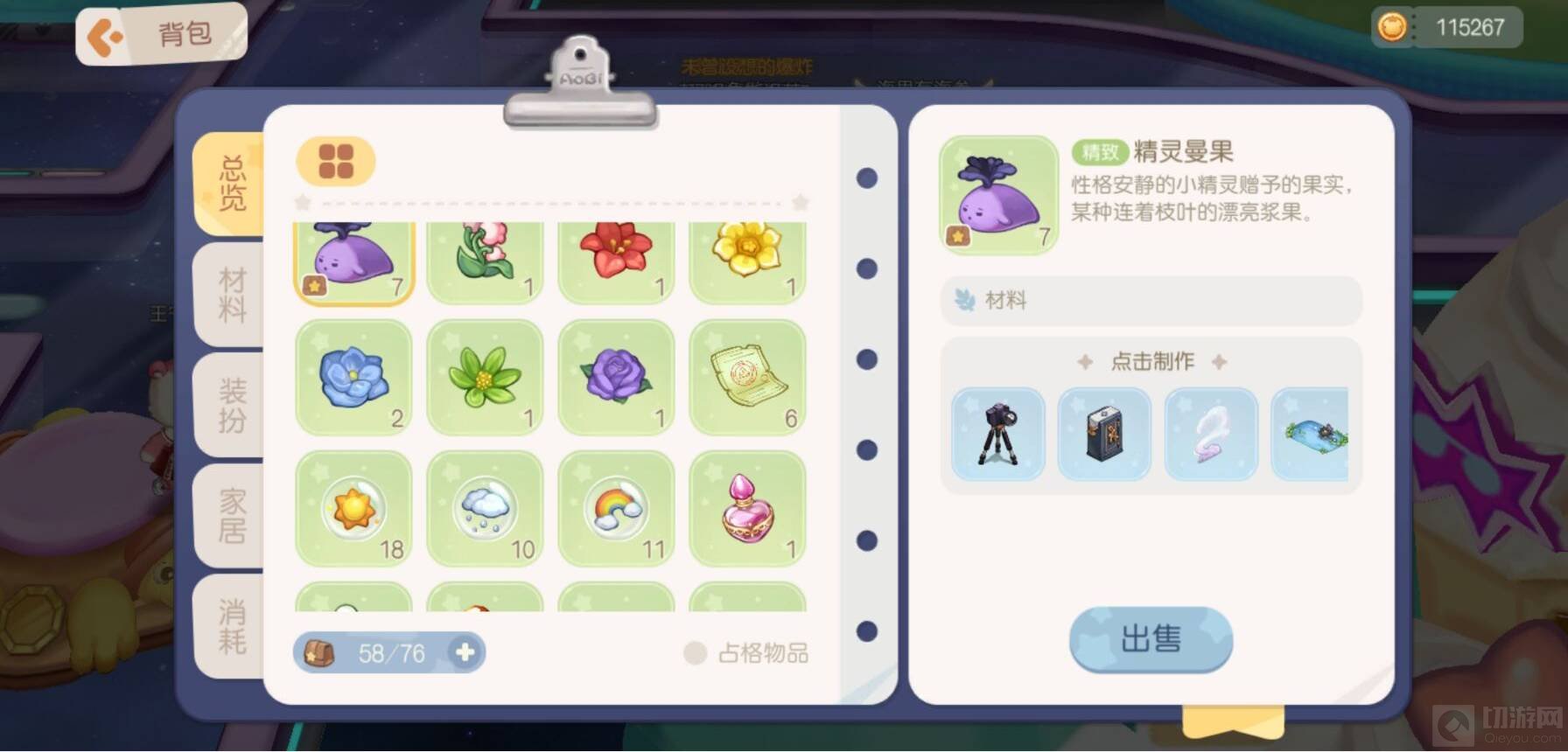Select the 消耗 tab
This screenshot has height=752, width=1568.
point(231,626)
